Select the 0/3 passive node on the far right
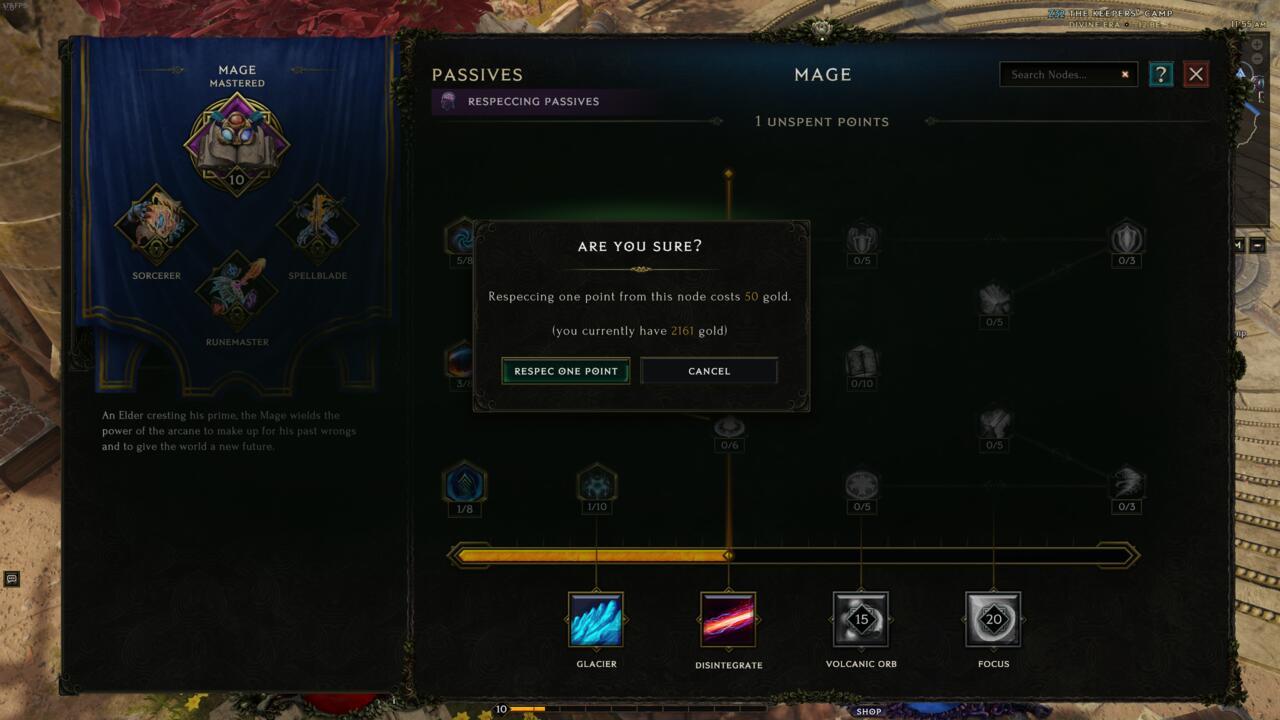The height and width of the screenshot is (720, 1280). coord(1126,485)
